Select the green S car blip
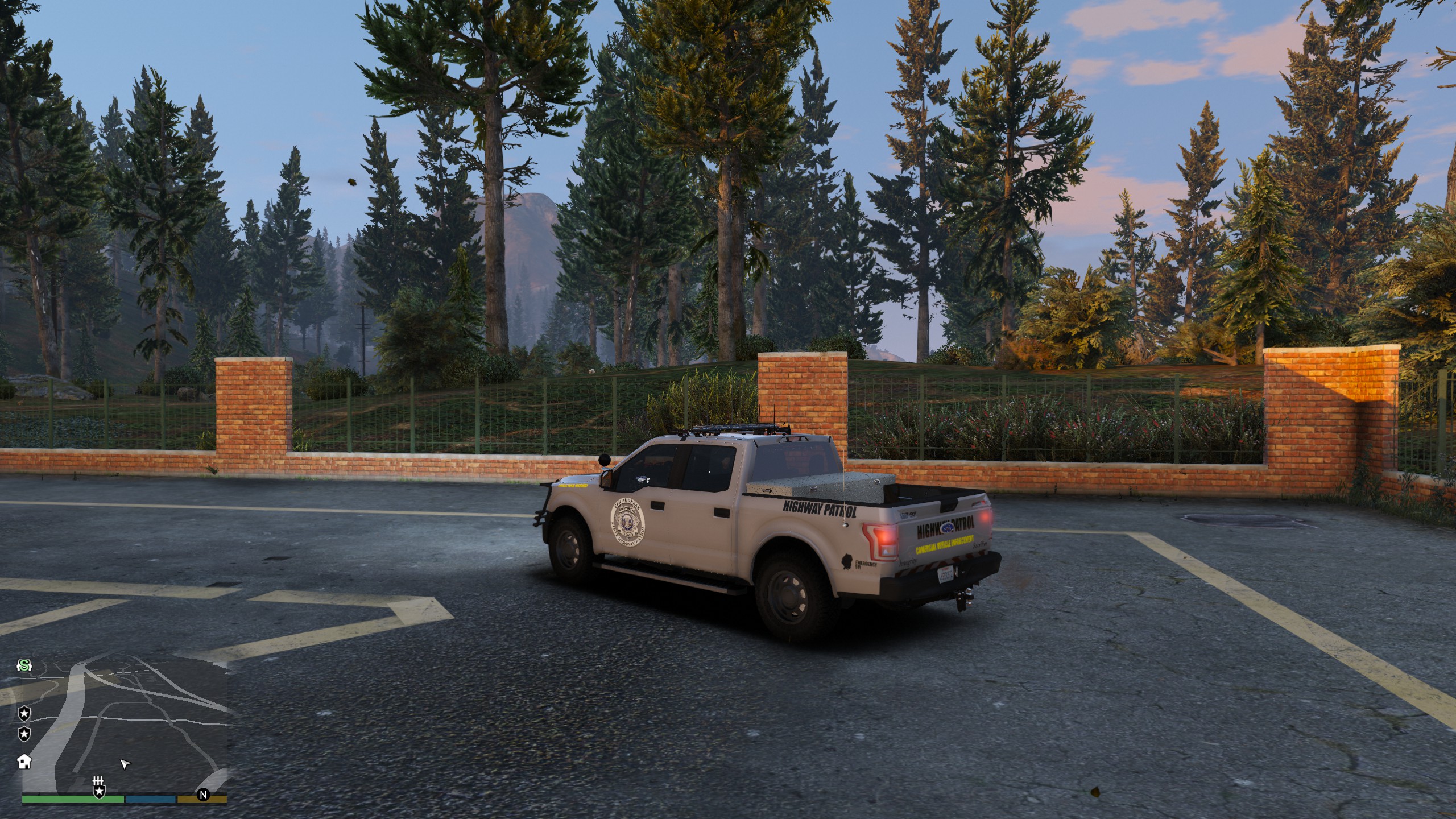 [24, 665]
